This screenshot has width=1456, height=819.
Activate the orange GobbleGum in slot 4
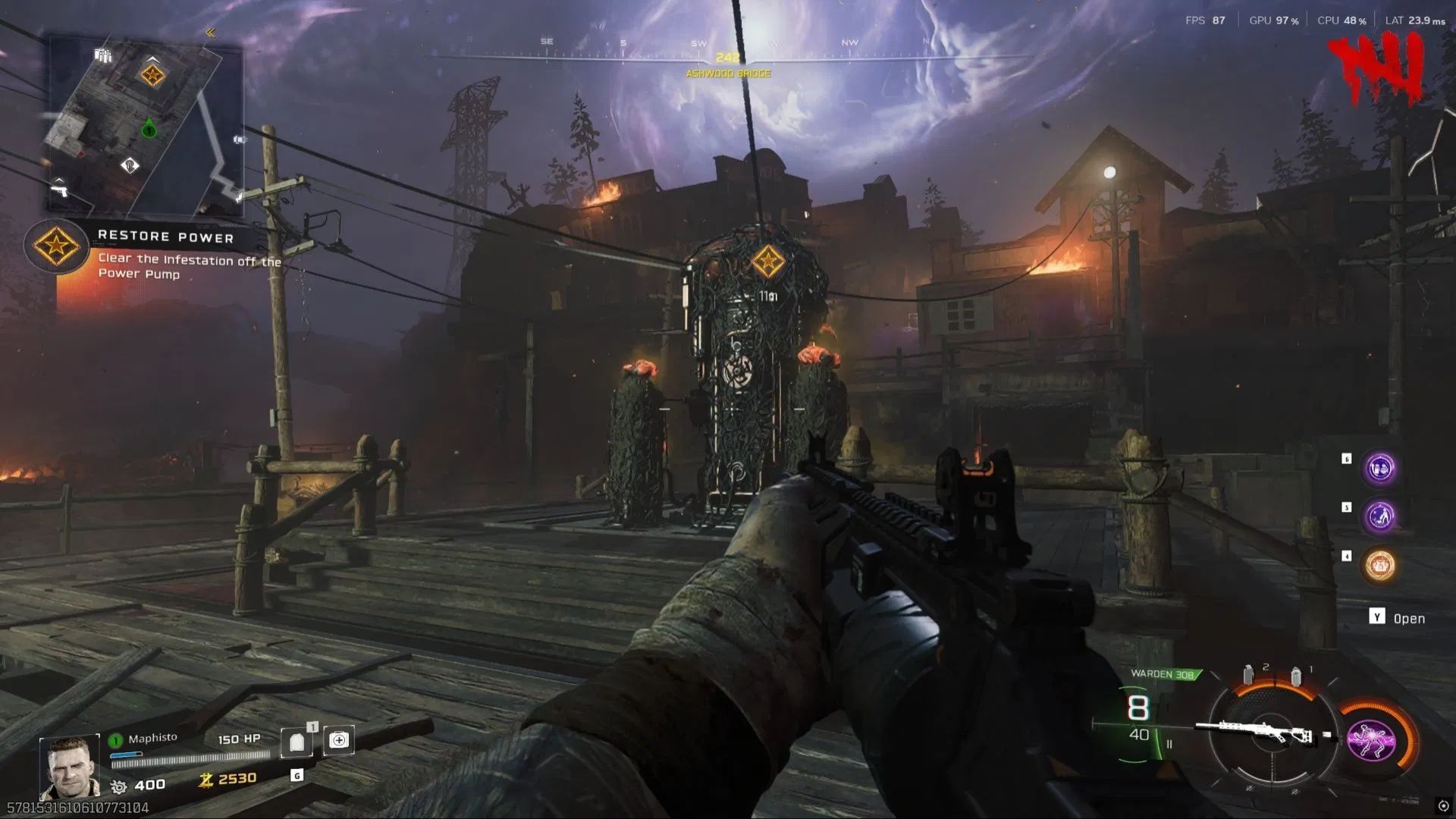coord(1379,566)
